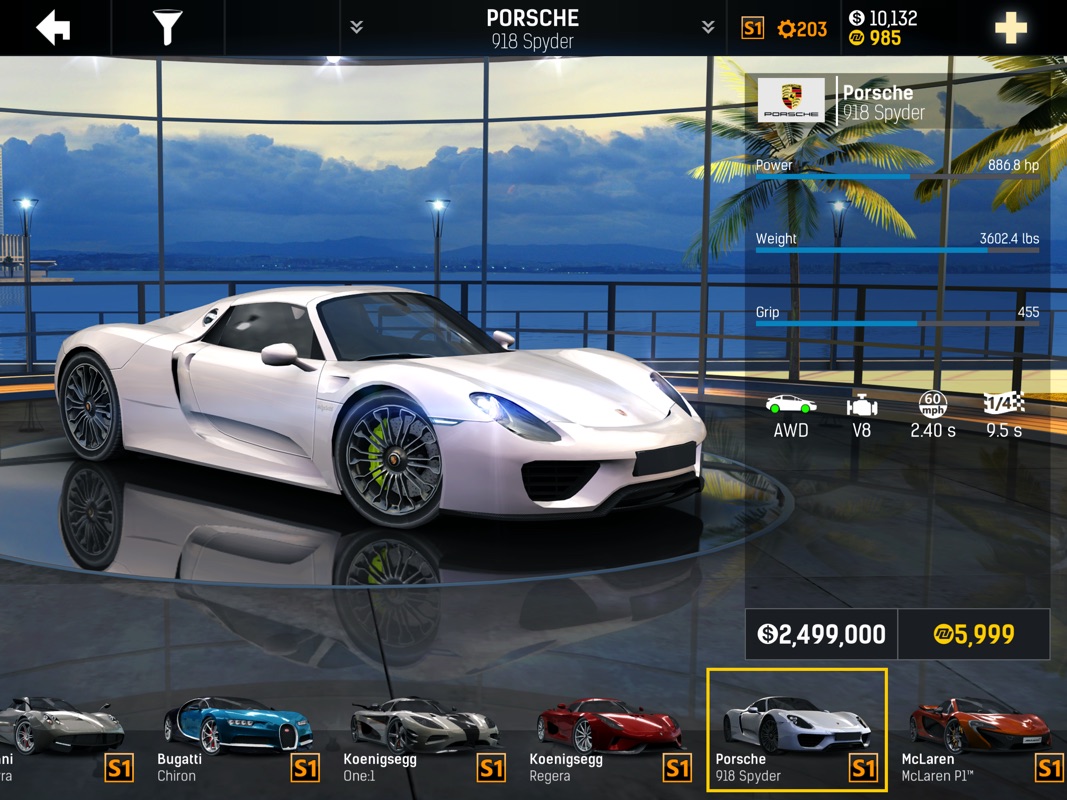Image resolution: width=1067 pixels, height=800 pixels.
Task: Click the S1 class badge in top bar
Action: click(753, 28)
